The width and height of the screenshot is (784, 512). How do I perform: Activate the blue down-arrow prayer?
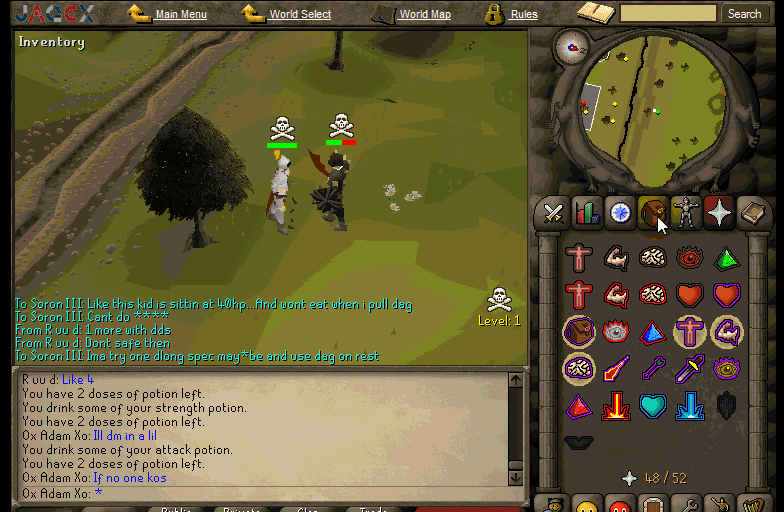pos(689,406)
